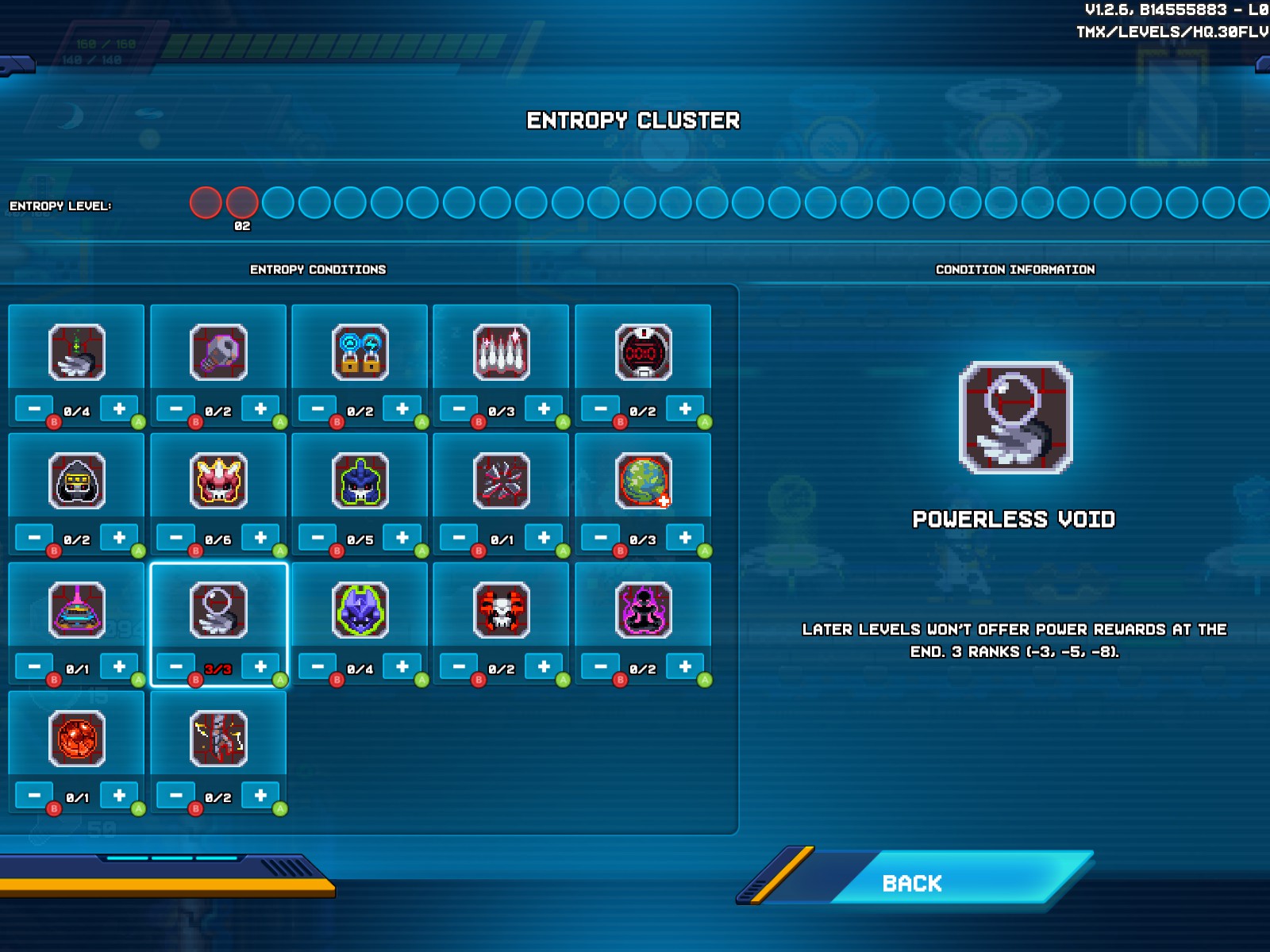The height and width of the screenshot is (952, 1270).
Task: Select the green planet condition icon
Action: [643, 481]
